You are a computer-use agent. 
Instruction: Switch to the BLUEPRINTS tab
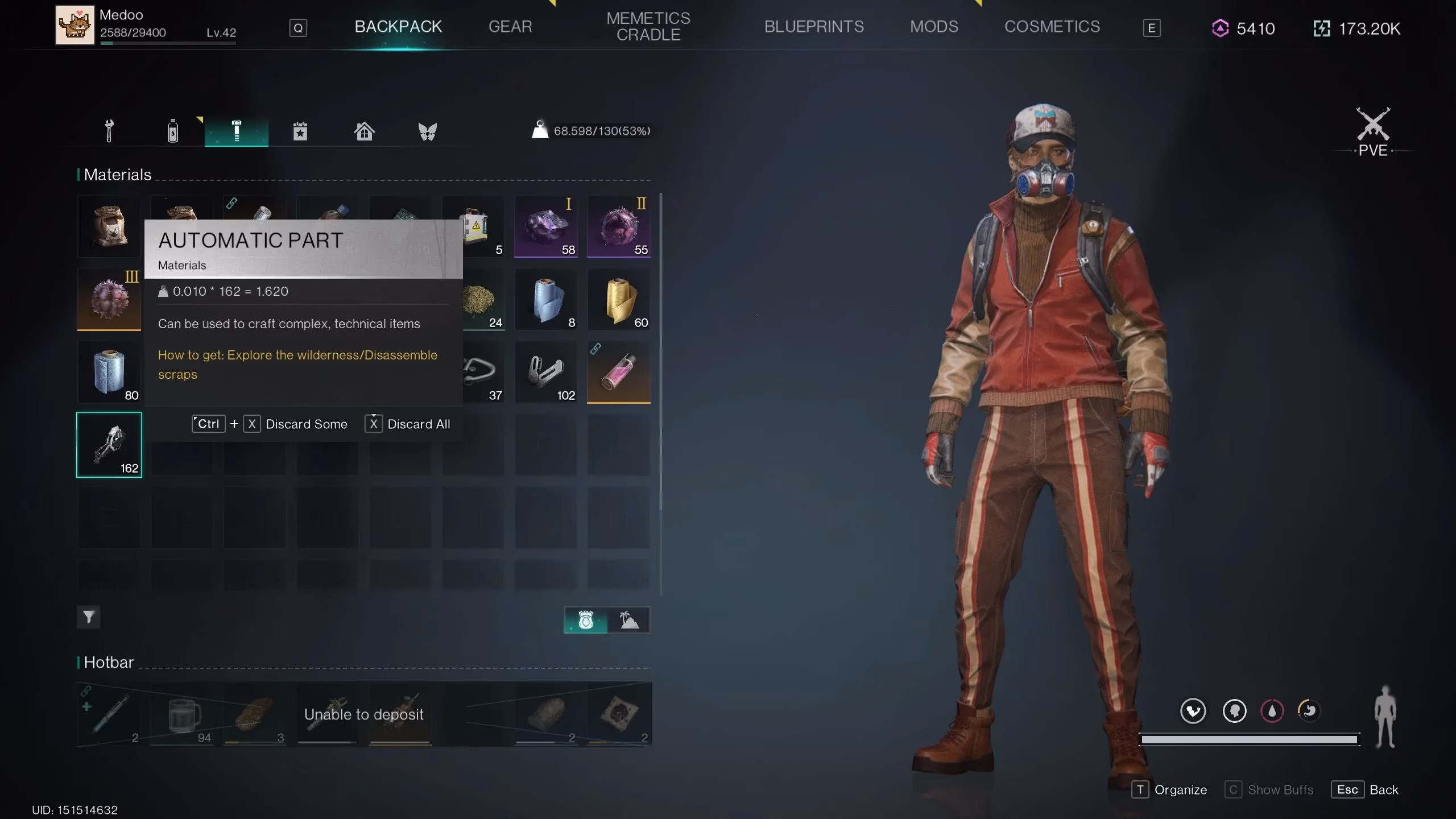point(814,26)
